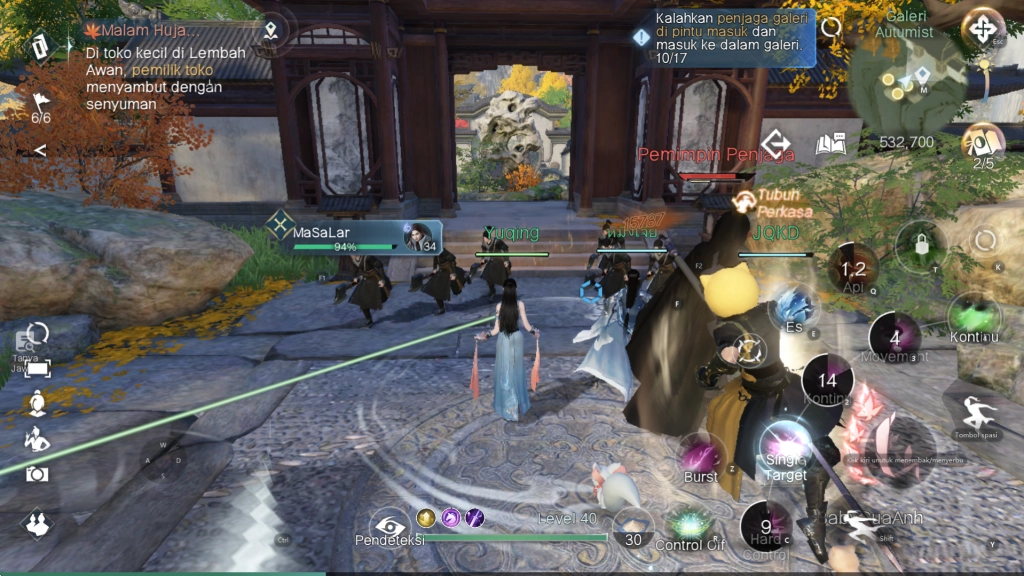The height and width of the screenshot is (576, 1024).
Task: Activate the Control Off skill
Action: point(688,524)
